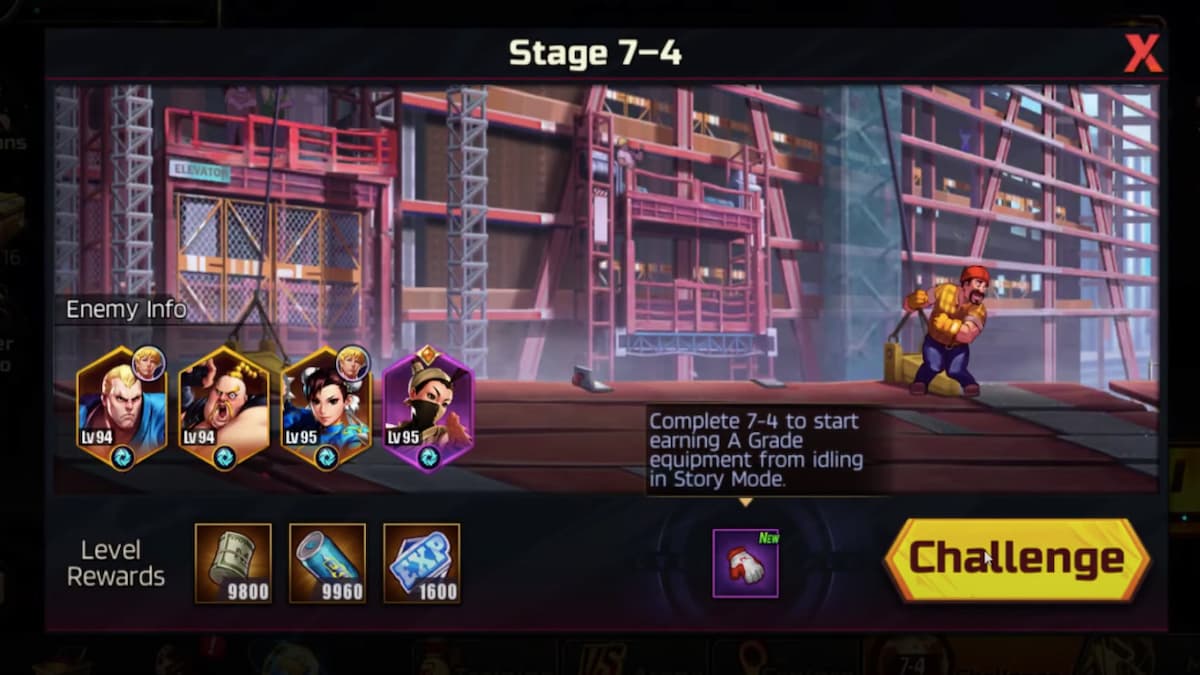The height and width of the screenshot is (675, 1200).
Task: Show the blue canister reward of 9960
Action: [327, 563]
